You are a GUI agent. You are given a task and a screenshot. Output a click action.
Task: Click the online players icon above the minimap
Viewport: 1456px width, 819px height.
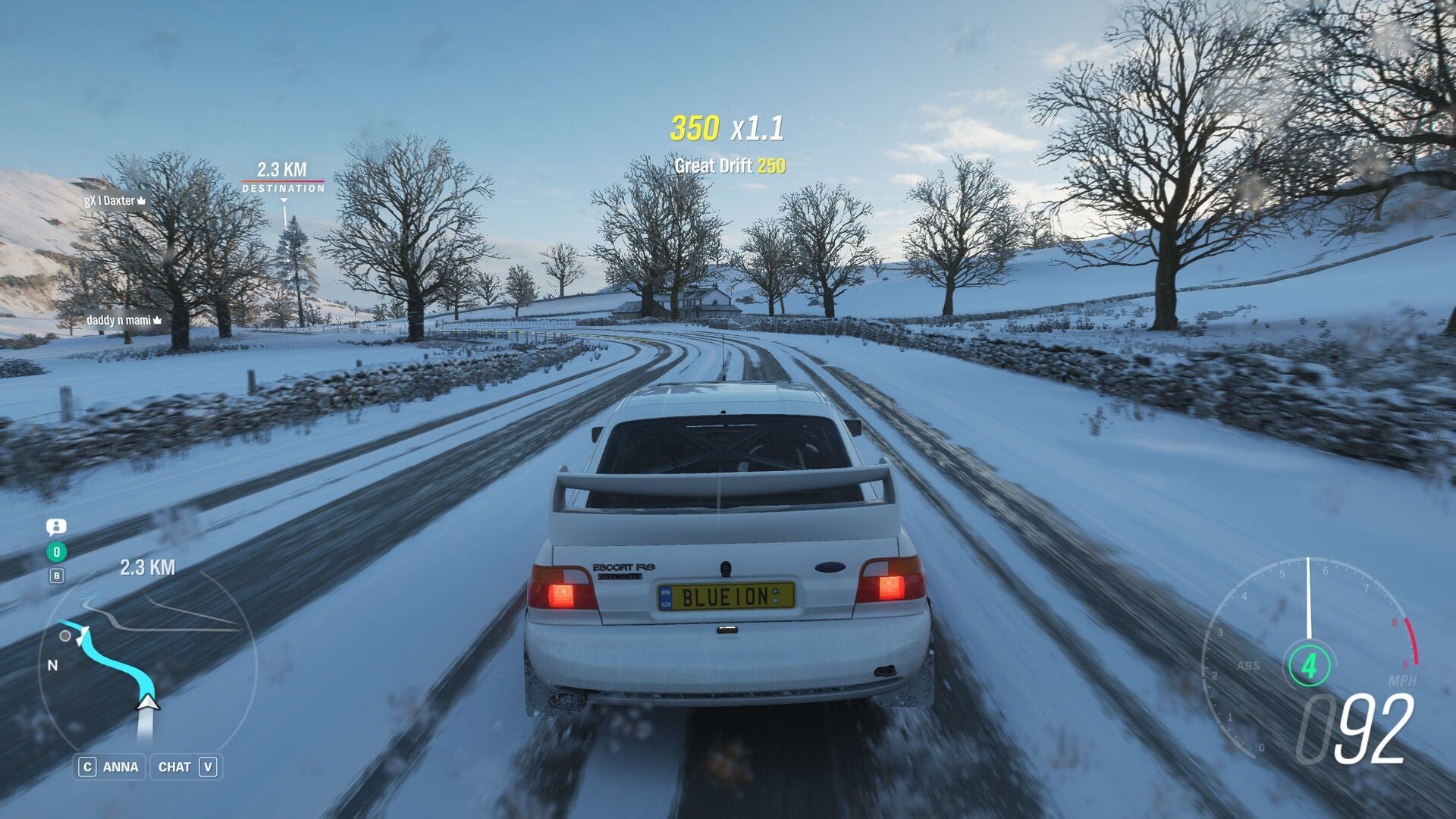56,526
